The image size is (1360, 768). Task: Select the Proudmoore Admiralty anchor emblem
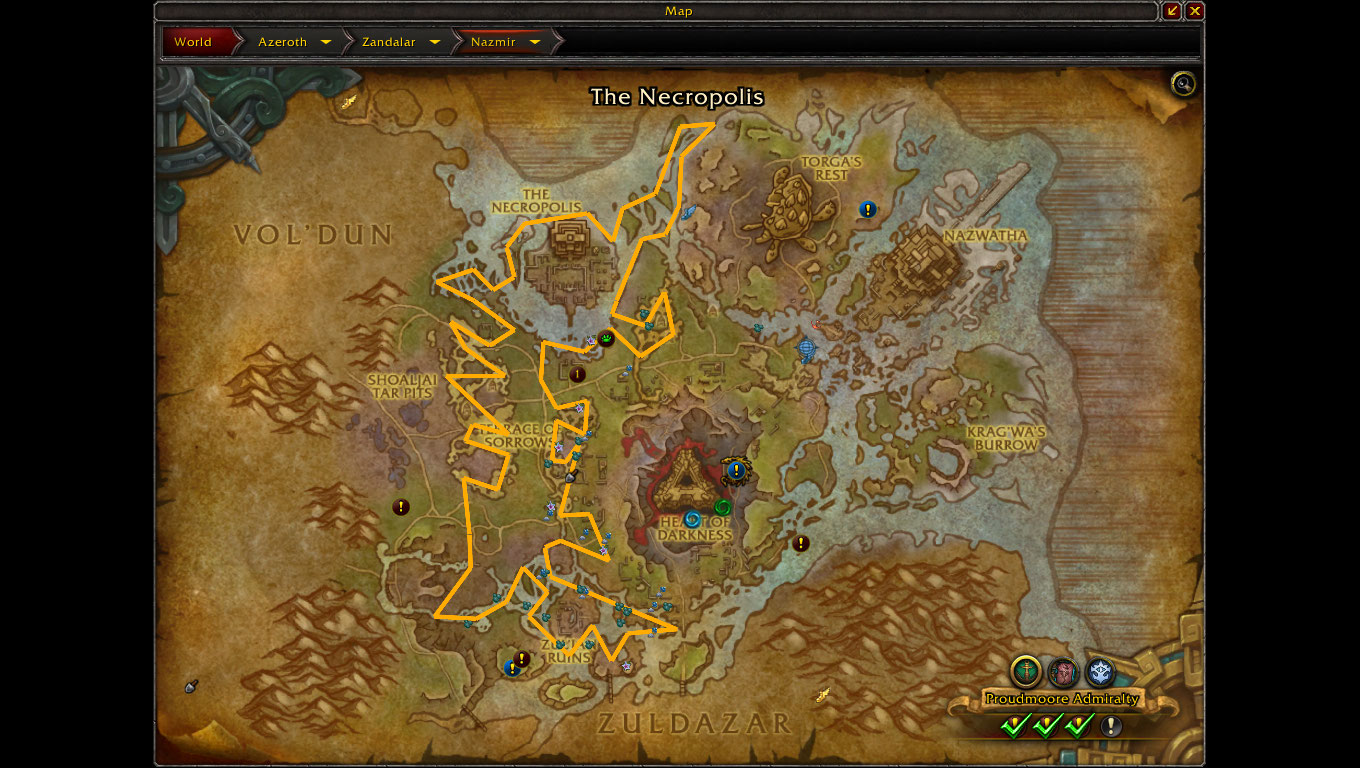pos(1026,671)
